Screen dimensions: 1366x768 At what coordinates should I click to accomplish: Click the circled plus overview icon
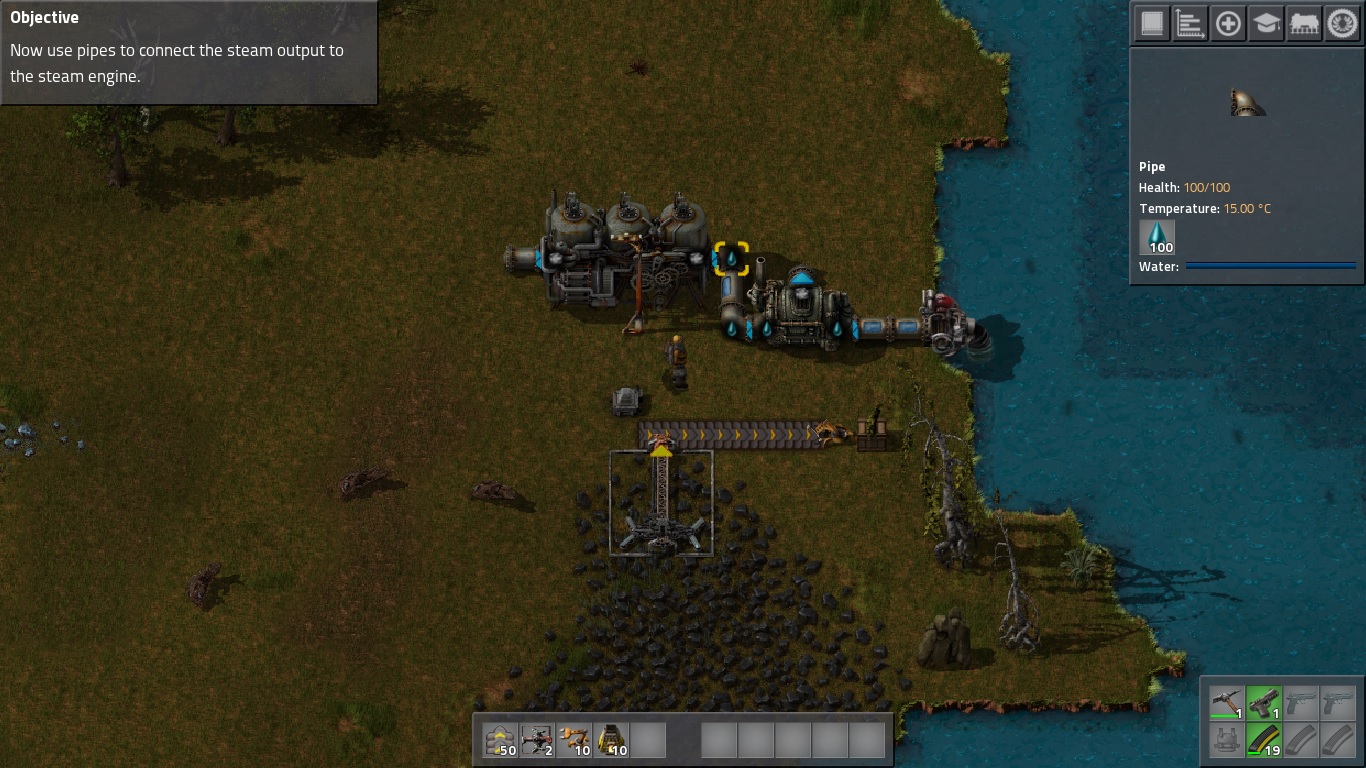tap(1228, 23)
